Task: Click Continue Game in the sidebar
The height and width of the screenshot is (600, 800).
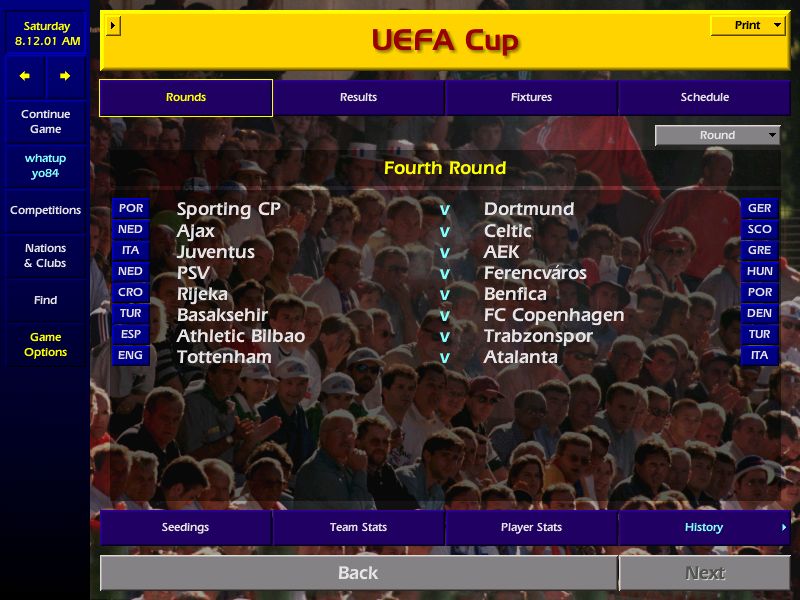Action: pyautogui.click(x=45, y=121)
